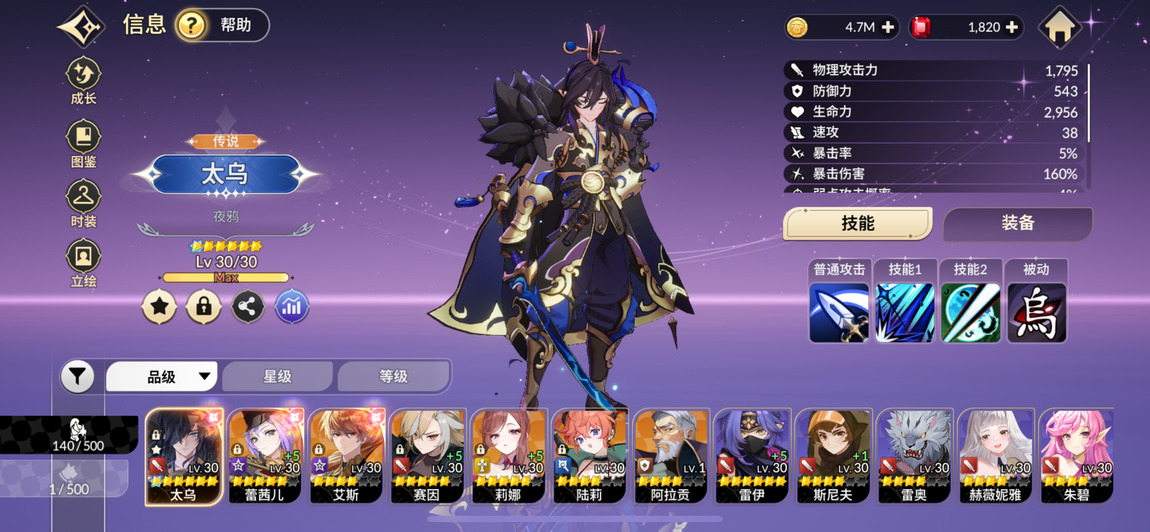Viewport: 1150px width, 532px height.
Task: Toggle the hero lock icon
Action: 204,306
